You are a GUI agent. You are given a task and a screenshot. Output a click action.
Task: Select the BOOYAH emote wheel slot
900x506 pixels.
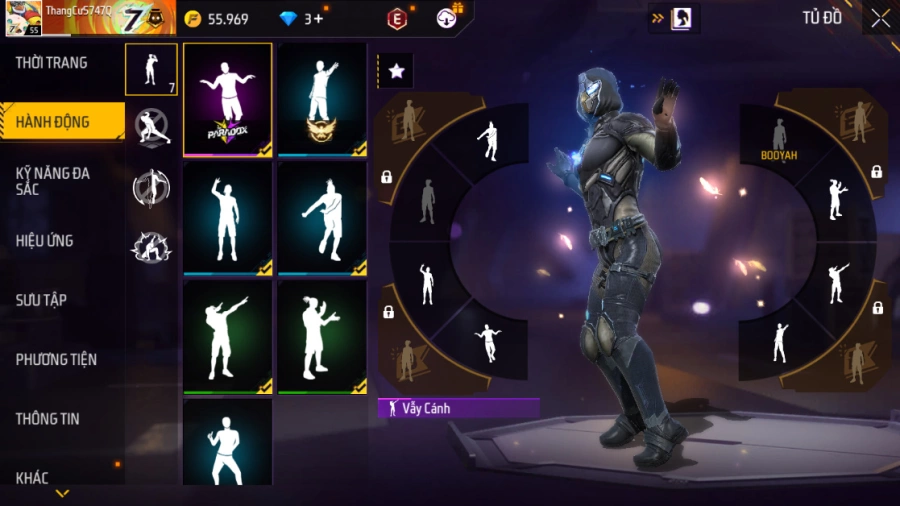point(777,140)
